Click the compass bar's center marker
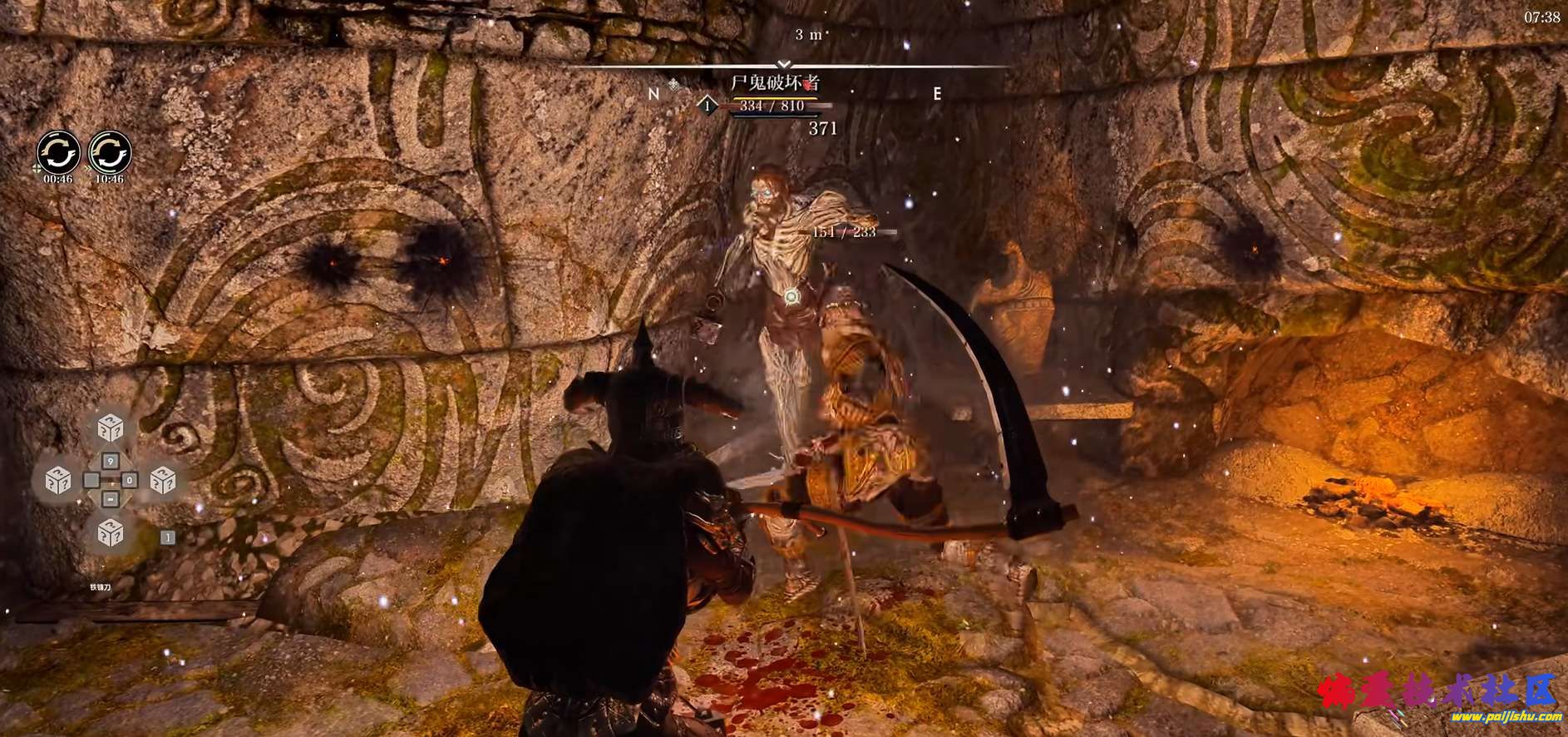 point(783,64)
